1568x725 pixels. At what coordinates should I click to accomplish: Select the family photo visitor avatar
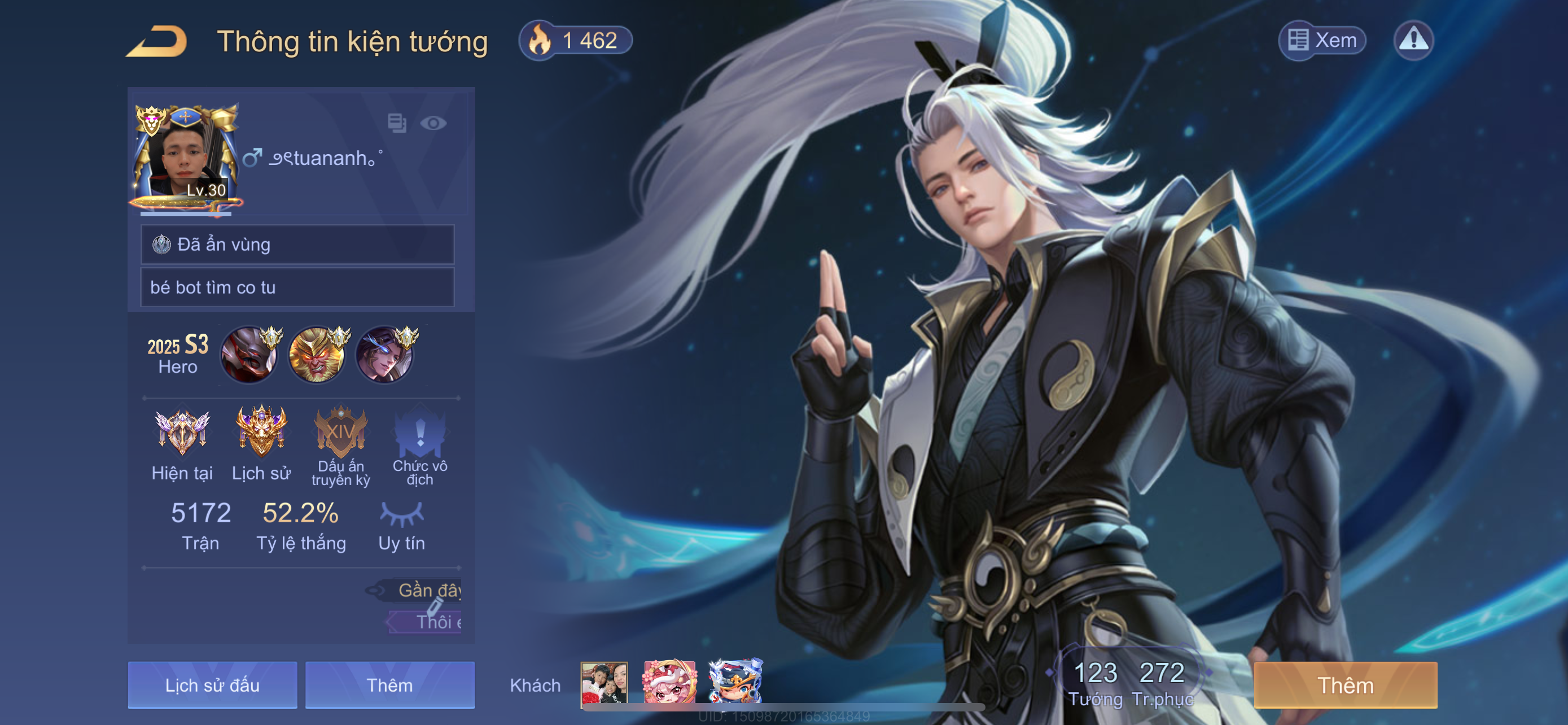pyautogui.click(x=604, y=683)
